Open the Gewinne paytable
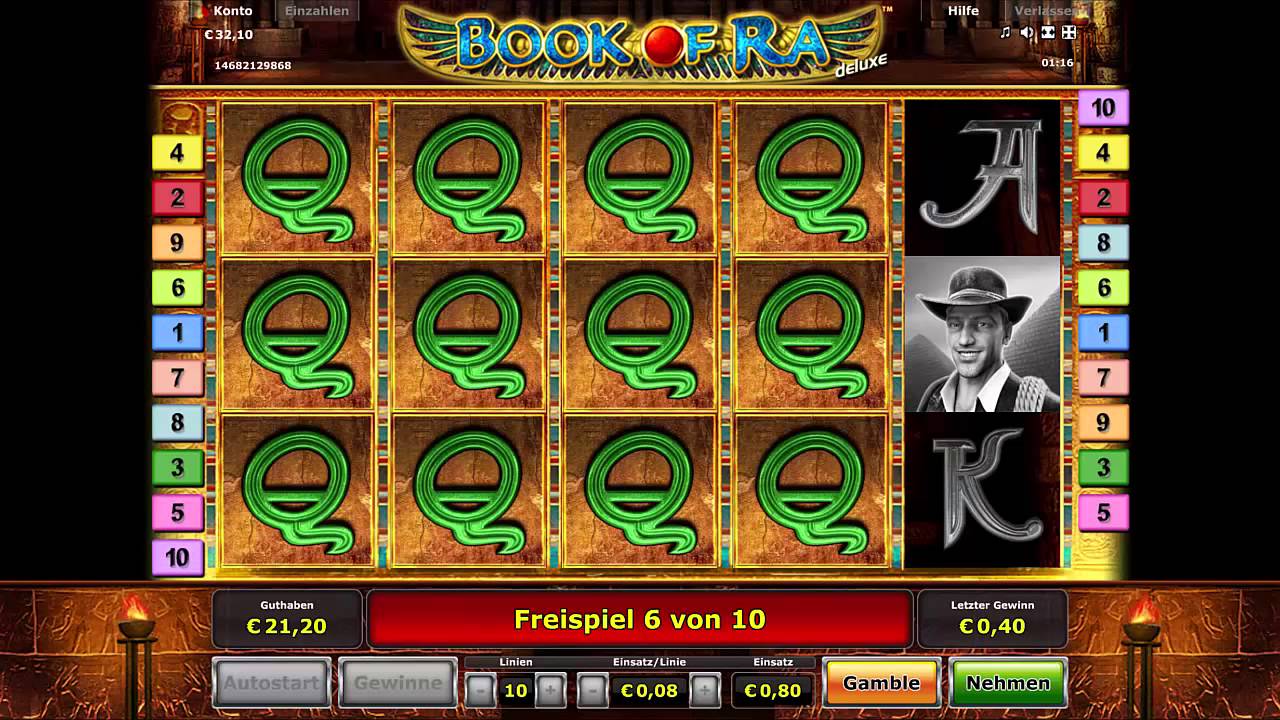Screen dimensions: 1280x720 click(397, 683)
